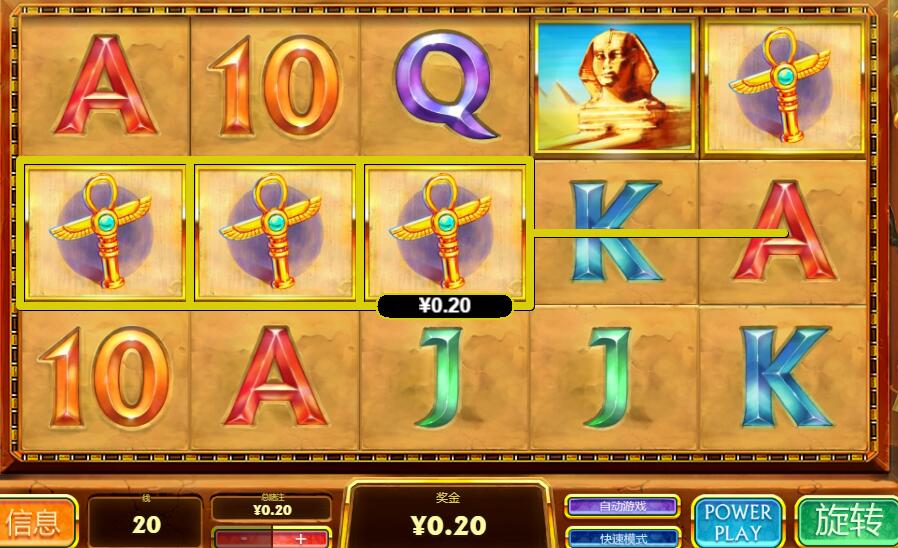The width and height of the screenshot is (898, 548).
Task: Spin the reels with 旋转
Action: [848, 521]
